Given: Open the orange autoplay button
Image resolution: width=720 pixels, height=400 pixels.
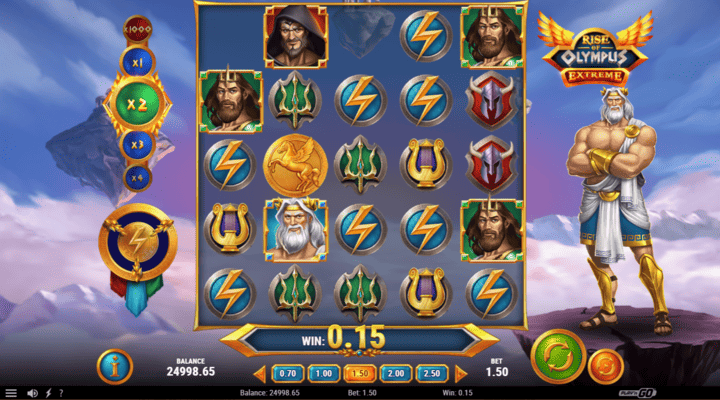Looking at the screenshot, I should click(x=603, y=366).
